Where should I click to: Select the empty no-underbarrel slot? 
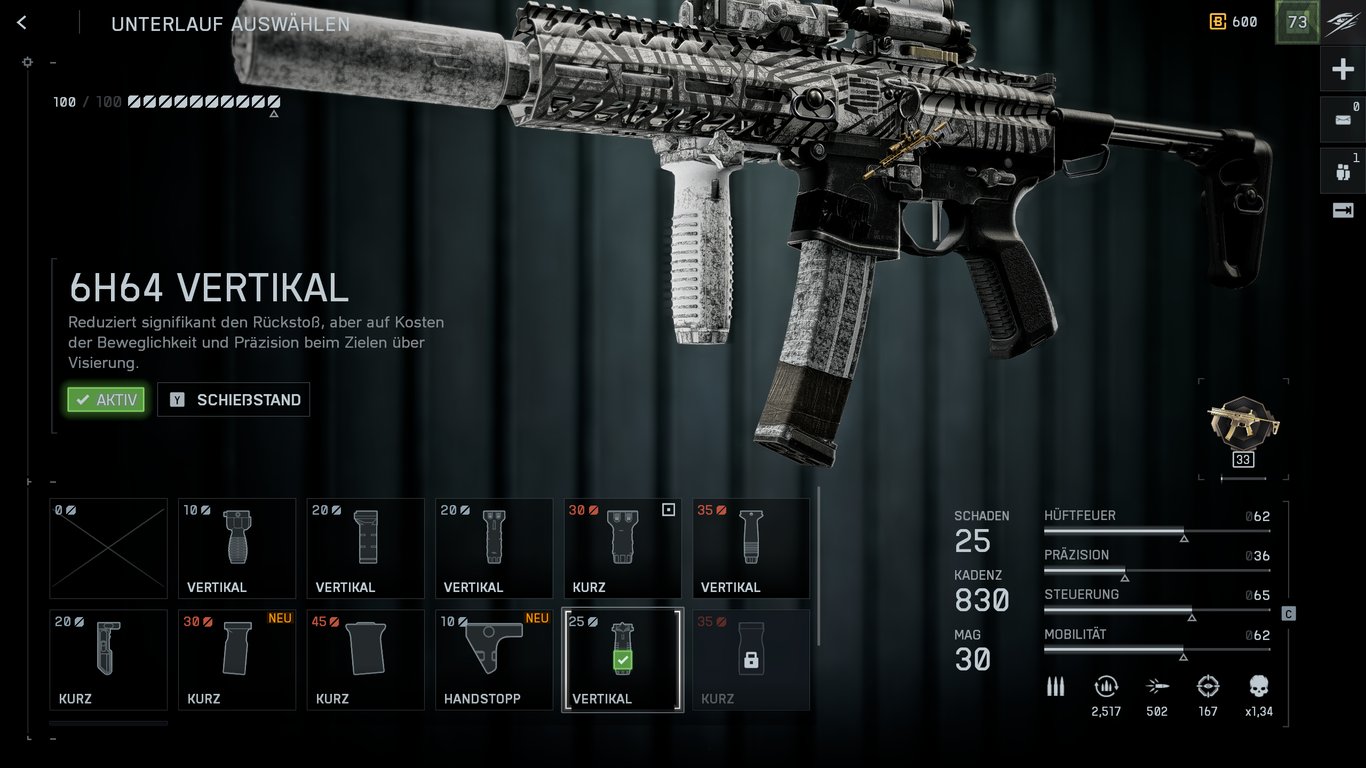pyautogui.click(x=108, y=548)
